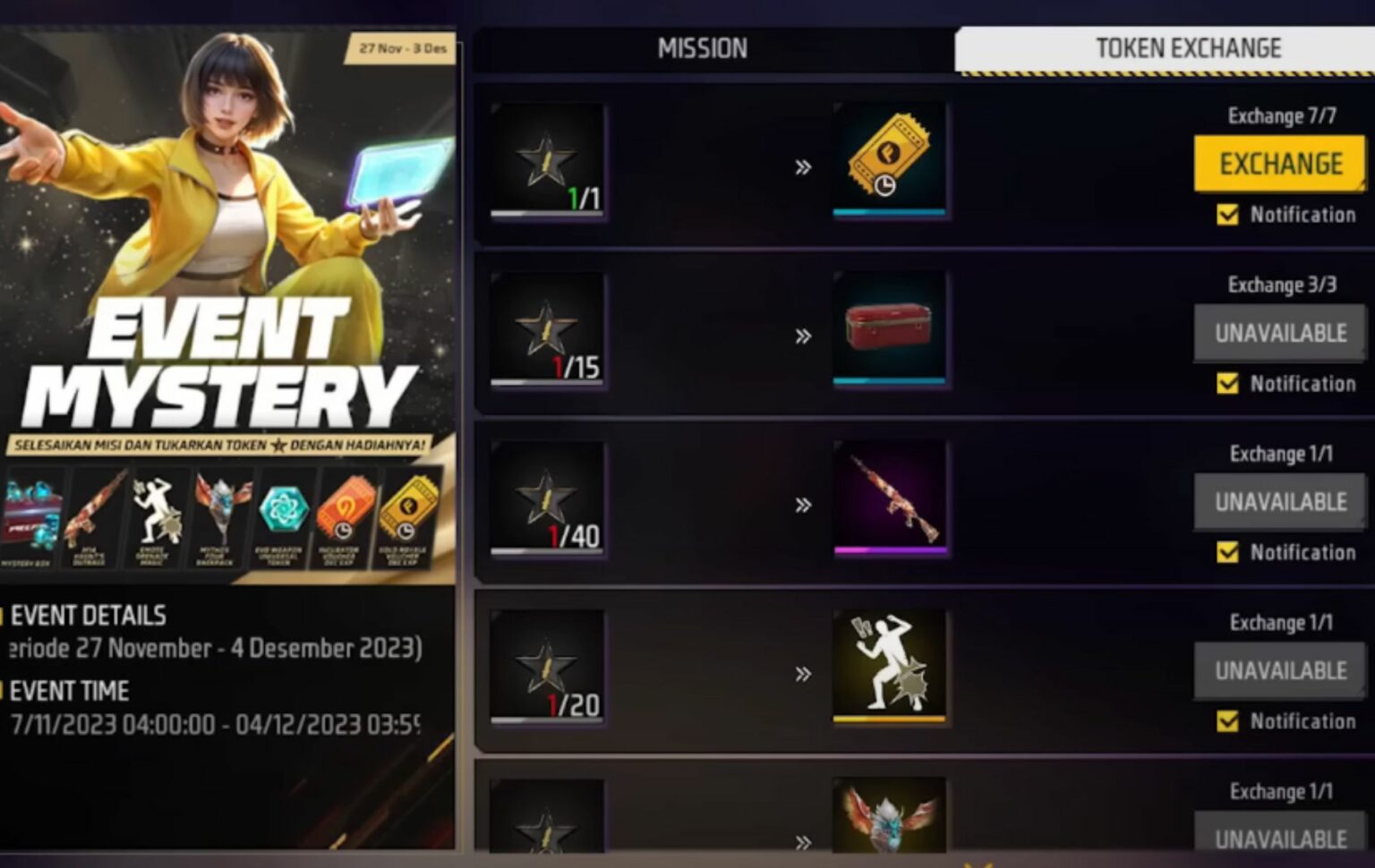Select the Emote Grenade Magic icon

(156, 510)
